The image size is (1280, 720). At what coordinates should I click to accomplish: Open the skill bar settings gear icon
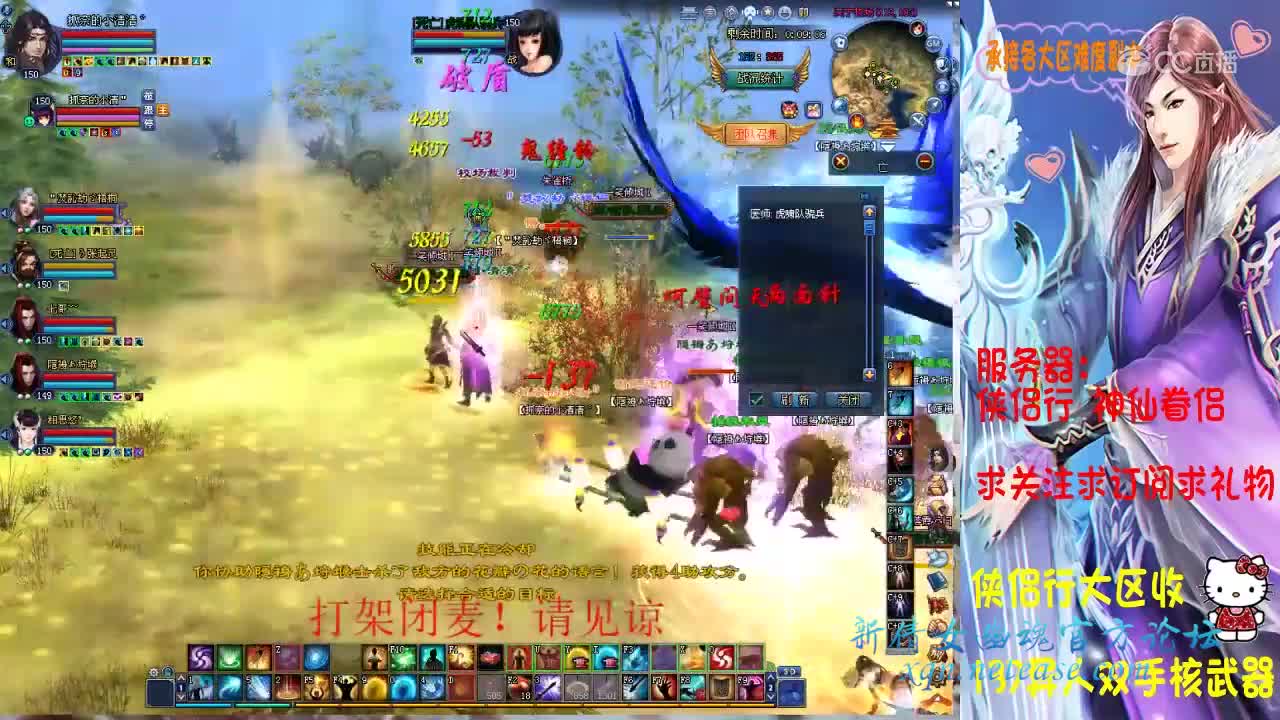(152, 673)
